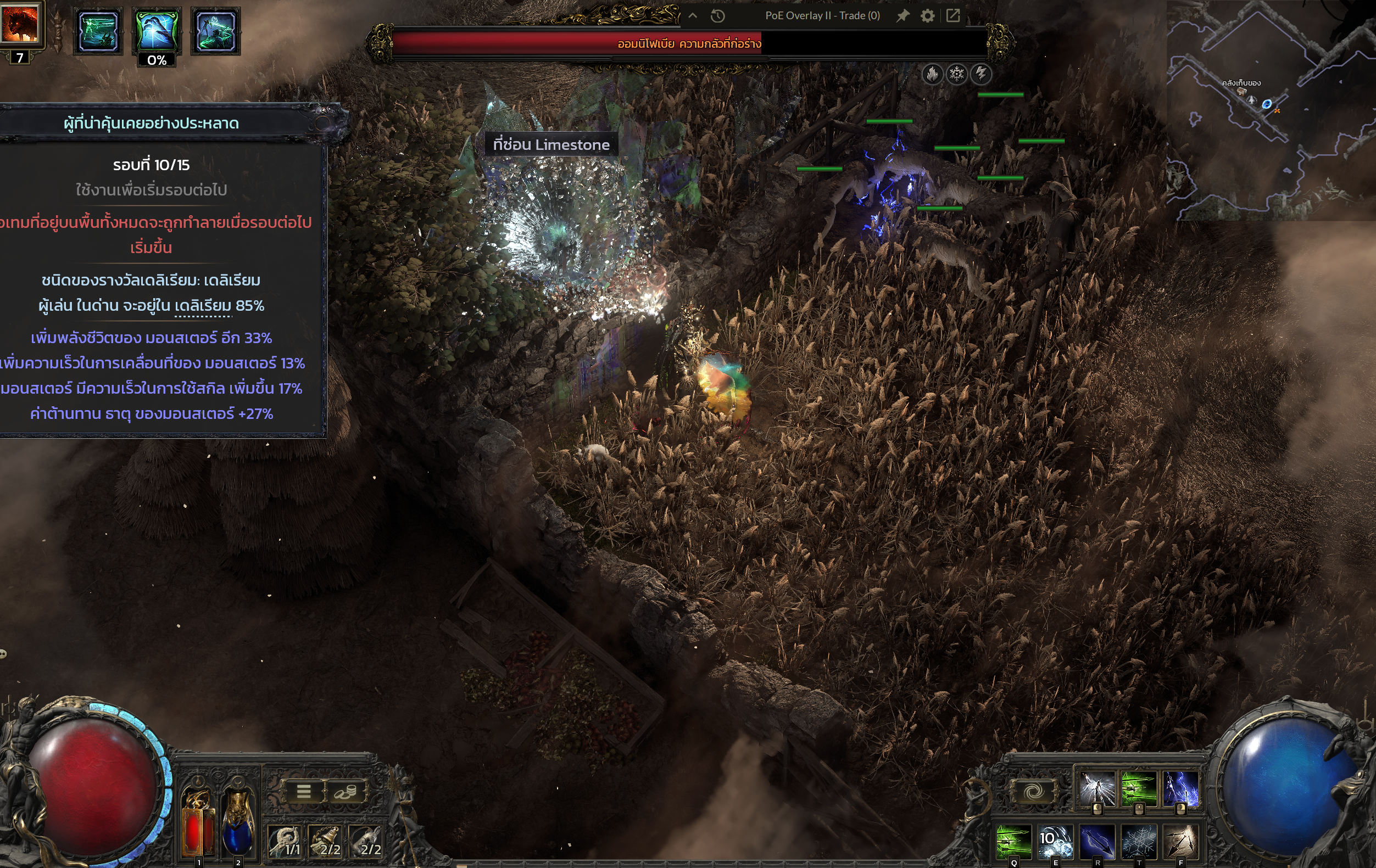Viewport: 1376px width, 868px height.
Task: Select the bird-shaped charm slot showing 1/1
Action: (x=285, y=841)
